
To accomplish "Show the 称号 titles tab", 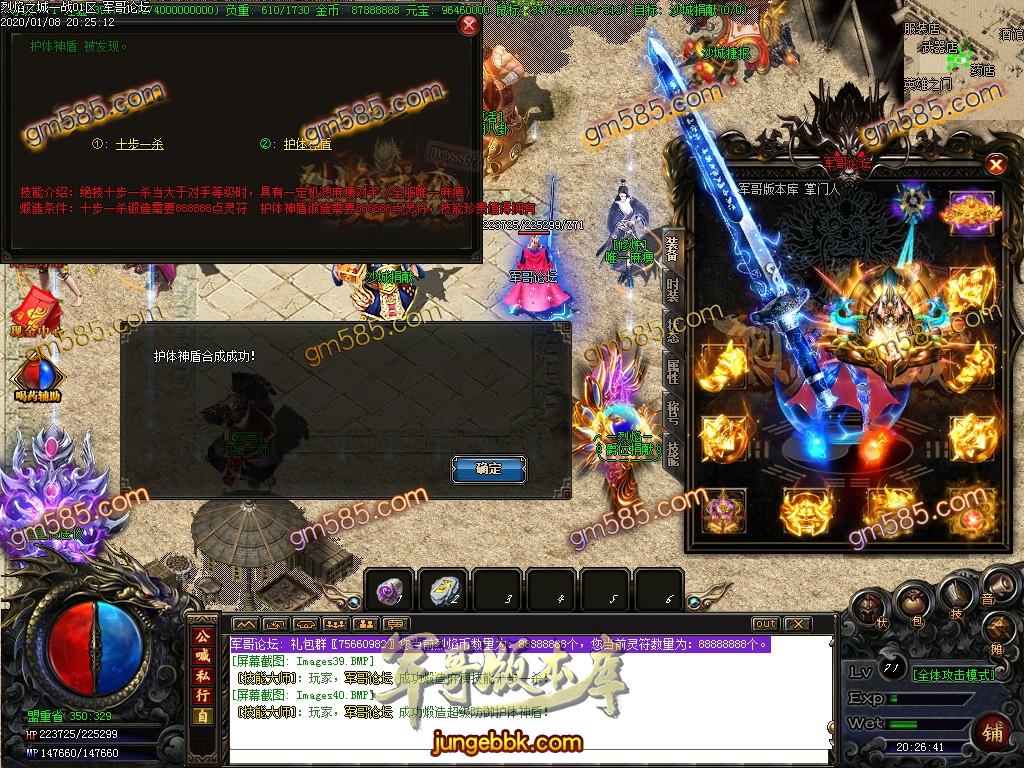I will pos(672,412).
